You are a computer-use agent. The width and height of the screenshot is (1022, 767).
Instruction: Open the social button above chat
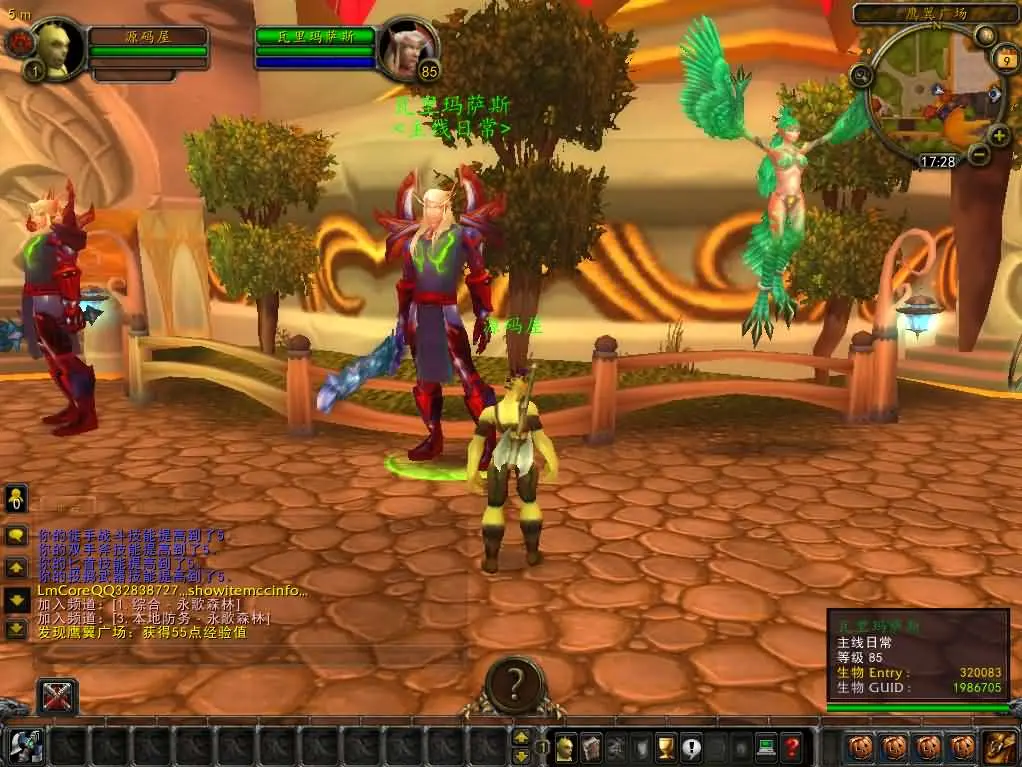click(15, 499)
